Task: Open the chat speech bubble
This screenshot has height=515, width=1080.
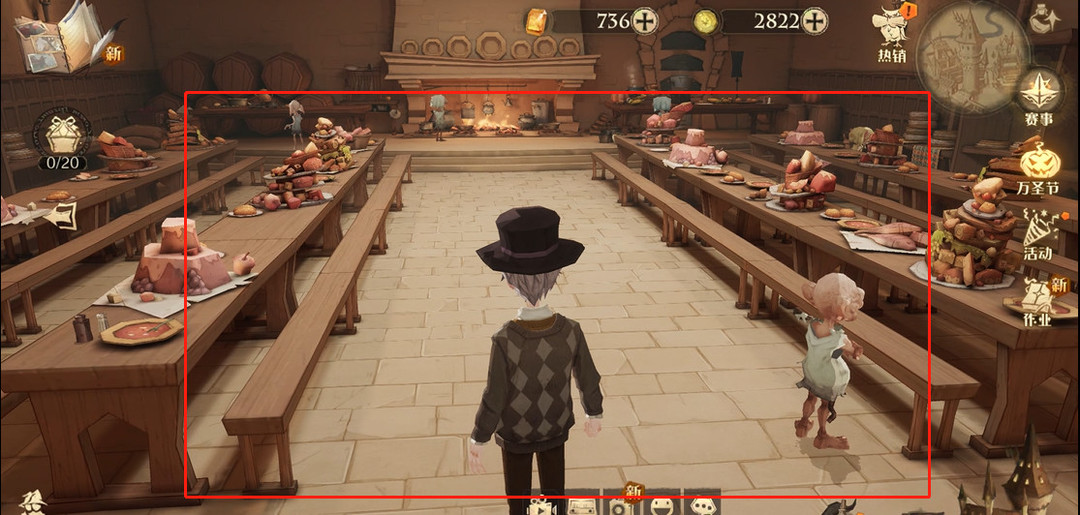Action: click(704, 506)
